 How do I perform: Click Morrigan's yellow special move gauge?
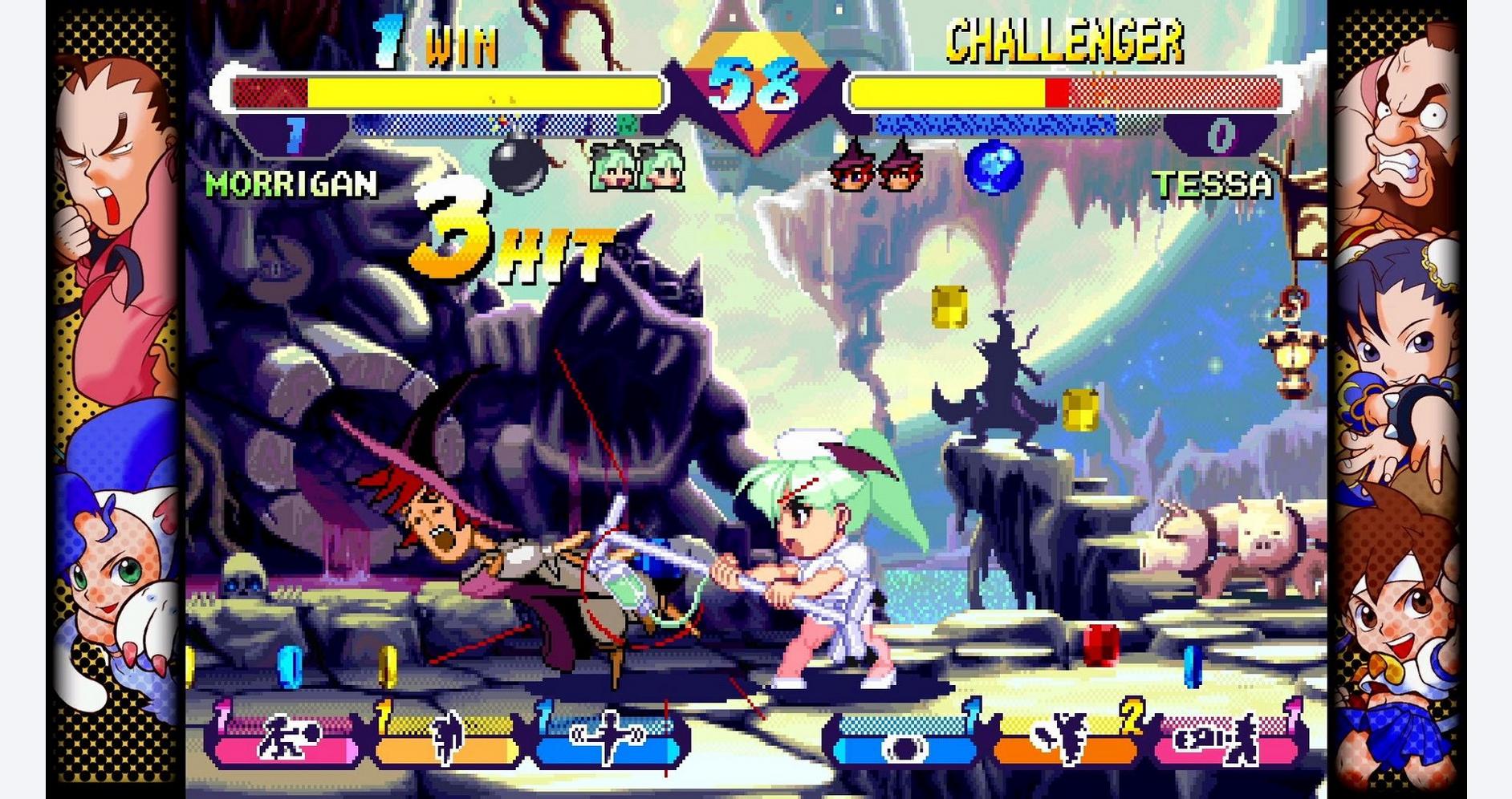point(446,740)
